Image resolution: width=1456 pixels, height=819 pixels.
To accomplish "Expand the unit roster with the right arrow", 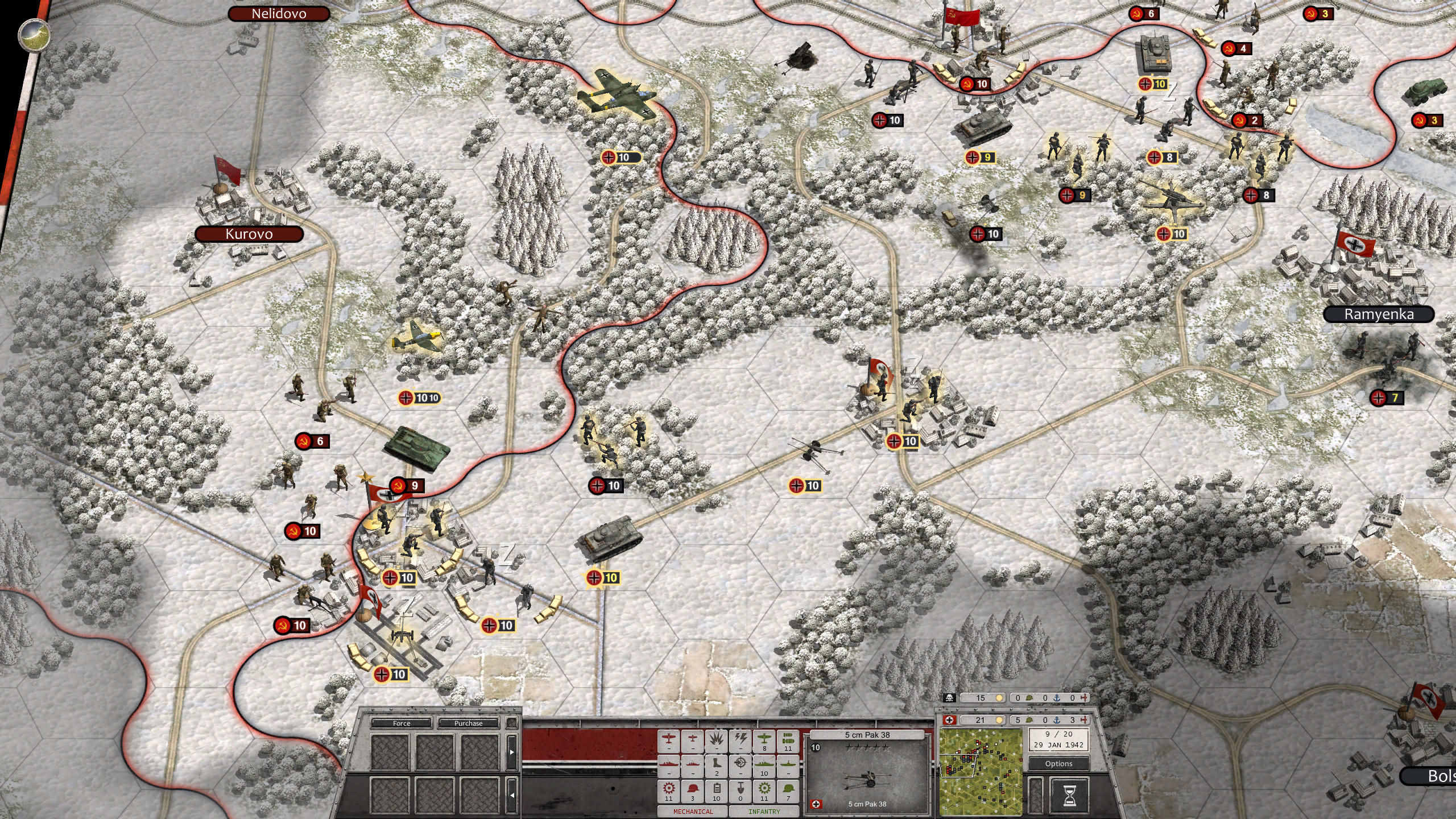I will point(511,752).
